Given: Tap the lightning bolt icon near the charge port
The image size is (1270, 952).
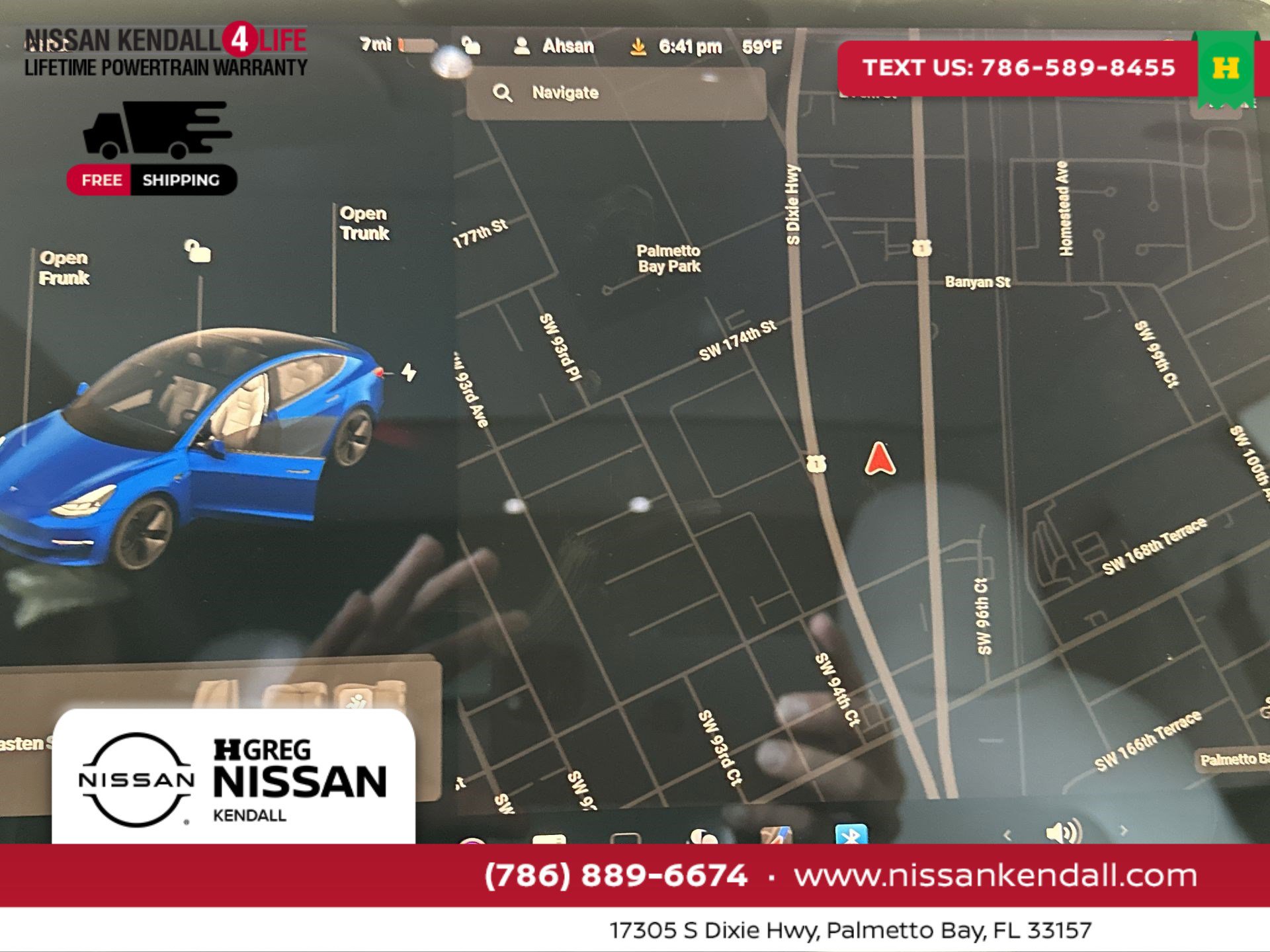Looking at the screenshot, I should coord(408,374).
